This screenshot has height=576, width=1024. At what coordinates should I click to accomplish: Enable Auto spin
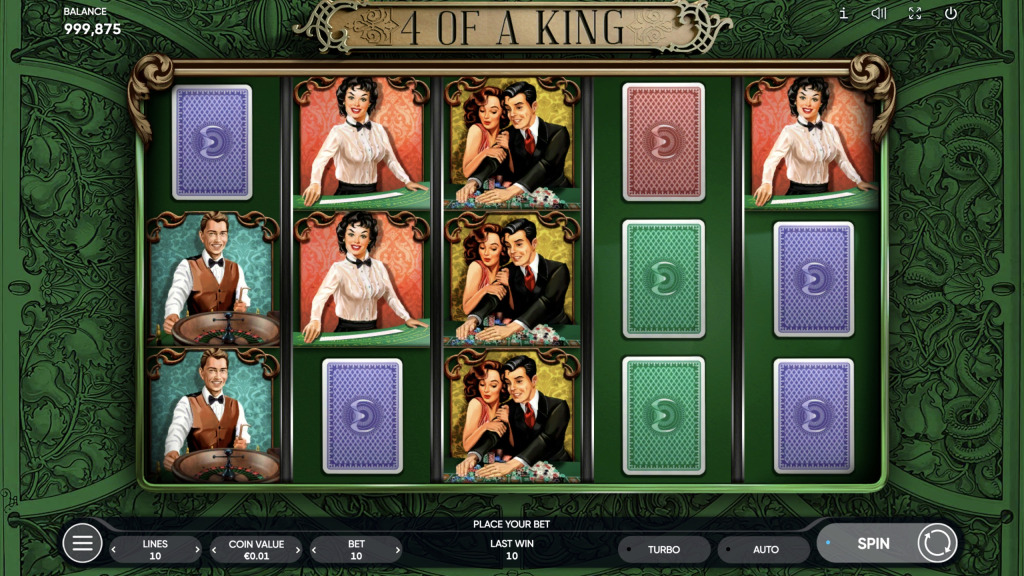pos(765,550)
